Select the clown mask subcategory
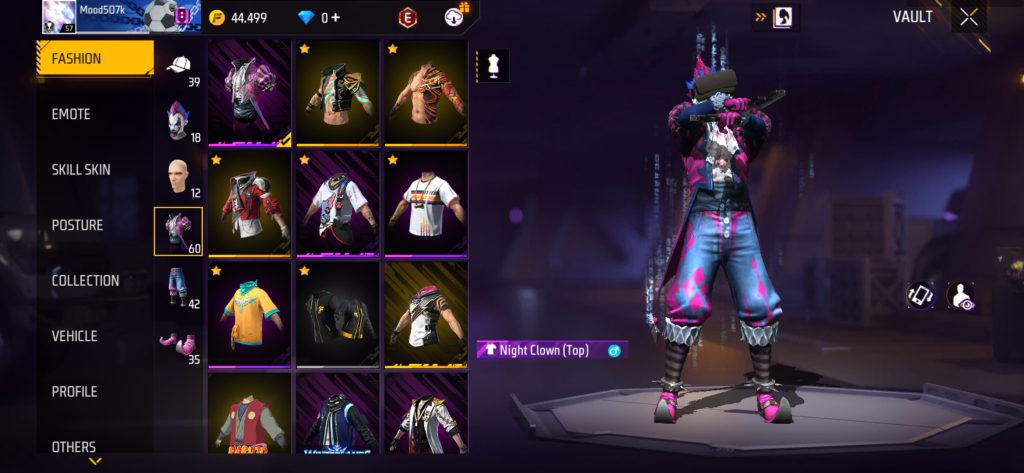Screen dimensions: 1024x473 pyautogui.click(x=178, y=121)
